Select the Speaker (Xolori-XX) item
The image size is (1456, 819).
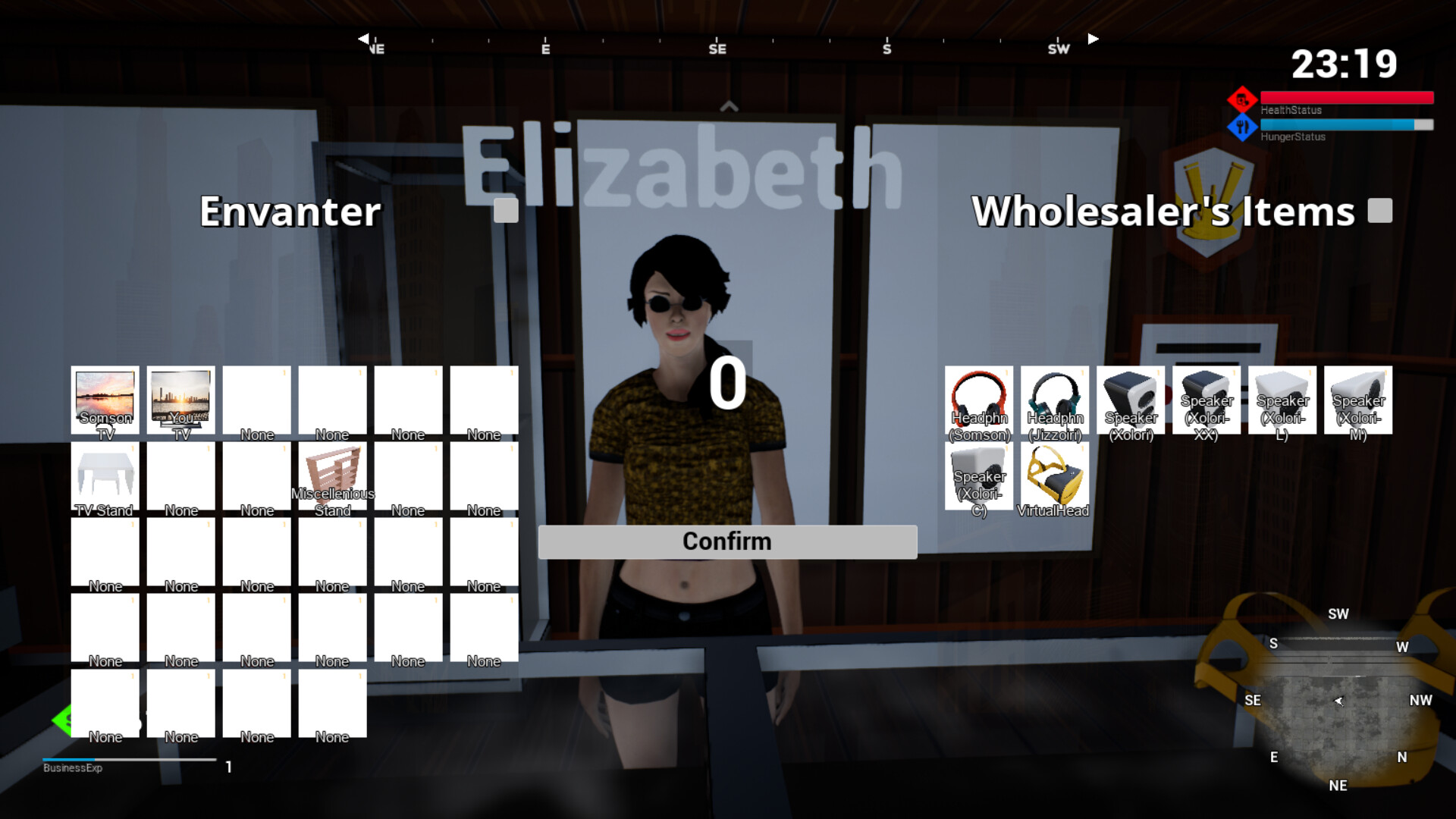(1206, 400)
